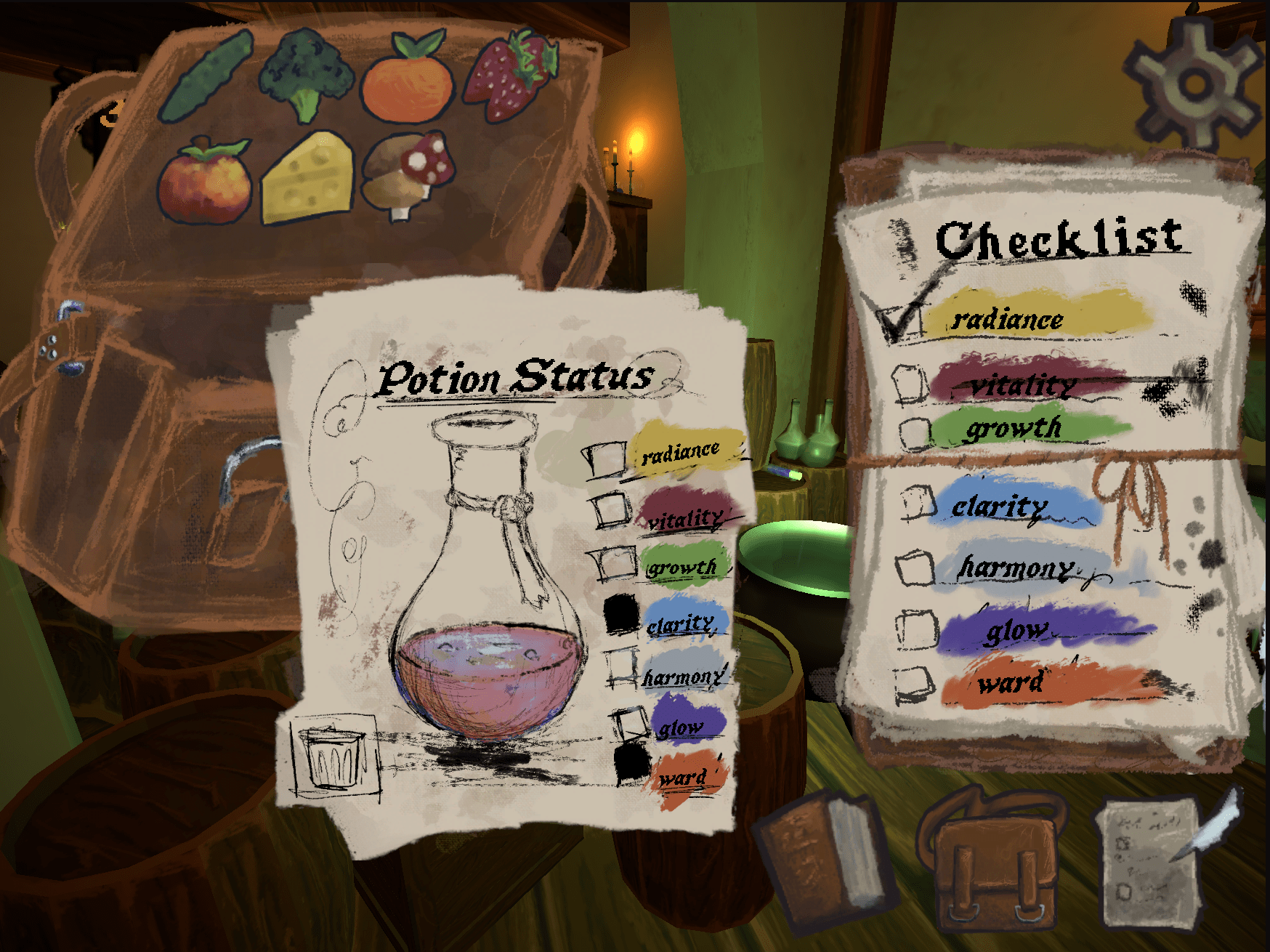Check the glow box on the Checklist

click(916, 629)
